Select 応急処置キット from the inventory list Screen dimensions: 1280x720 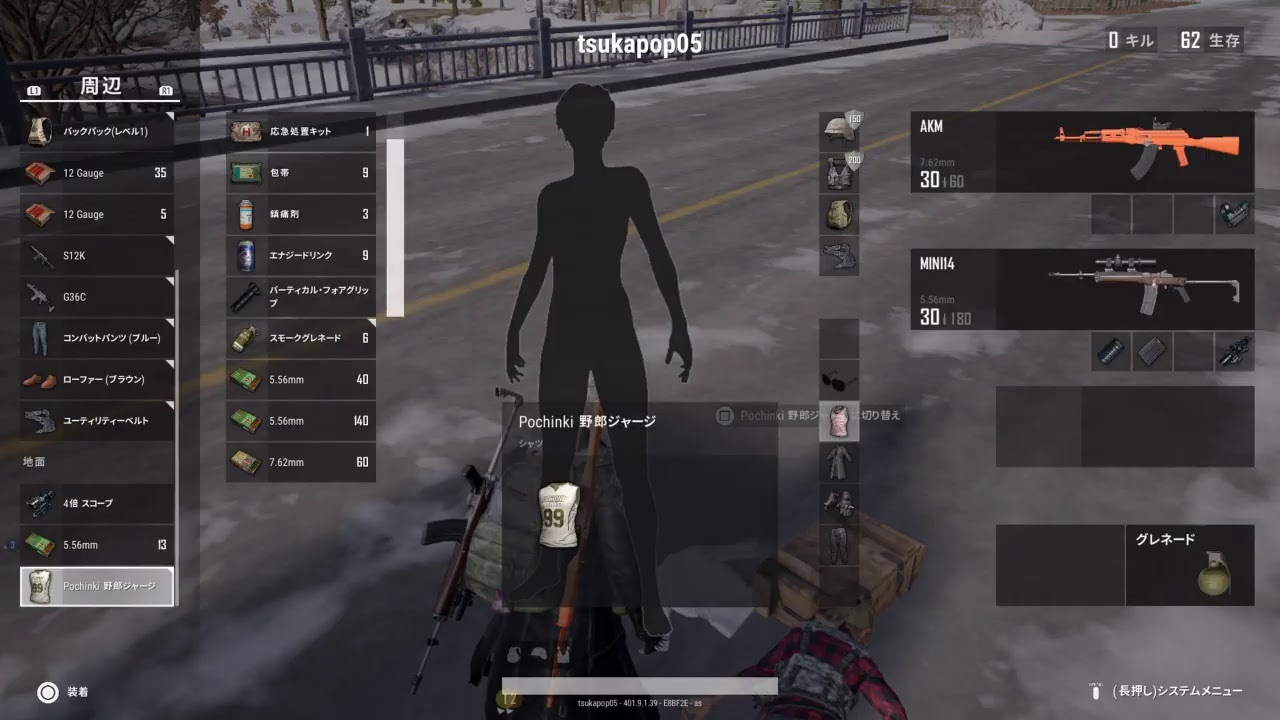[300, 131]
